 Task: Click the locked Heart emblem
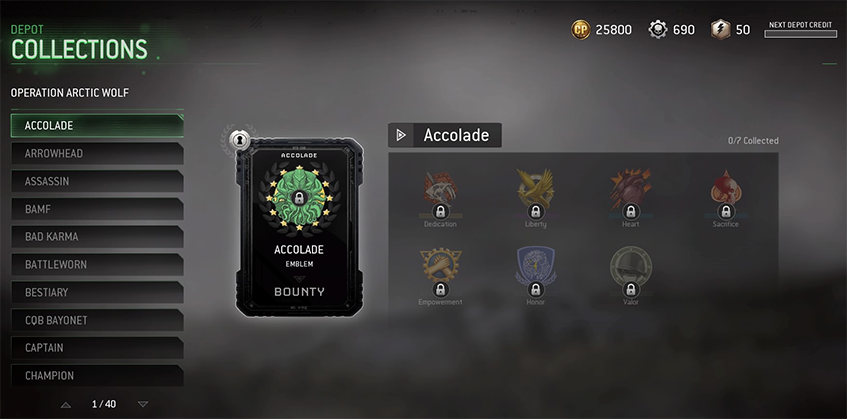pos(631,194)
